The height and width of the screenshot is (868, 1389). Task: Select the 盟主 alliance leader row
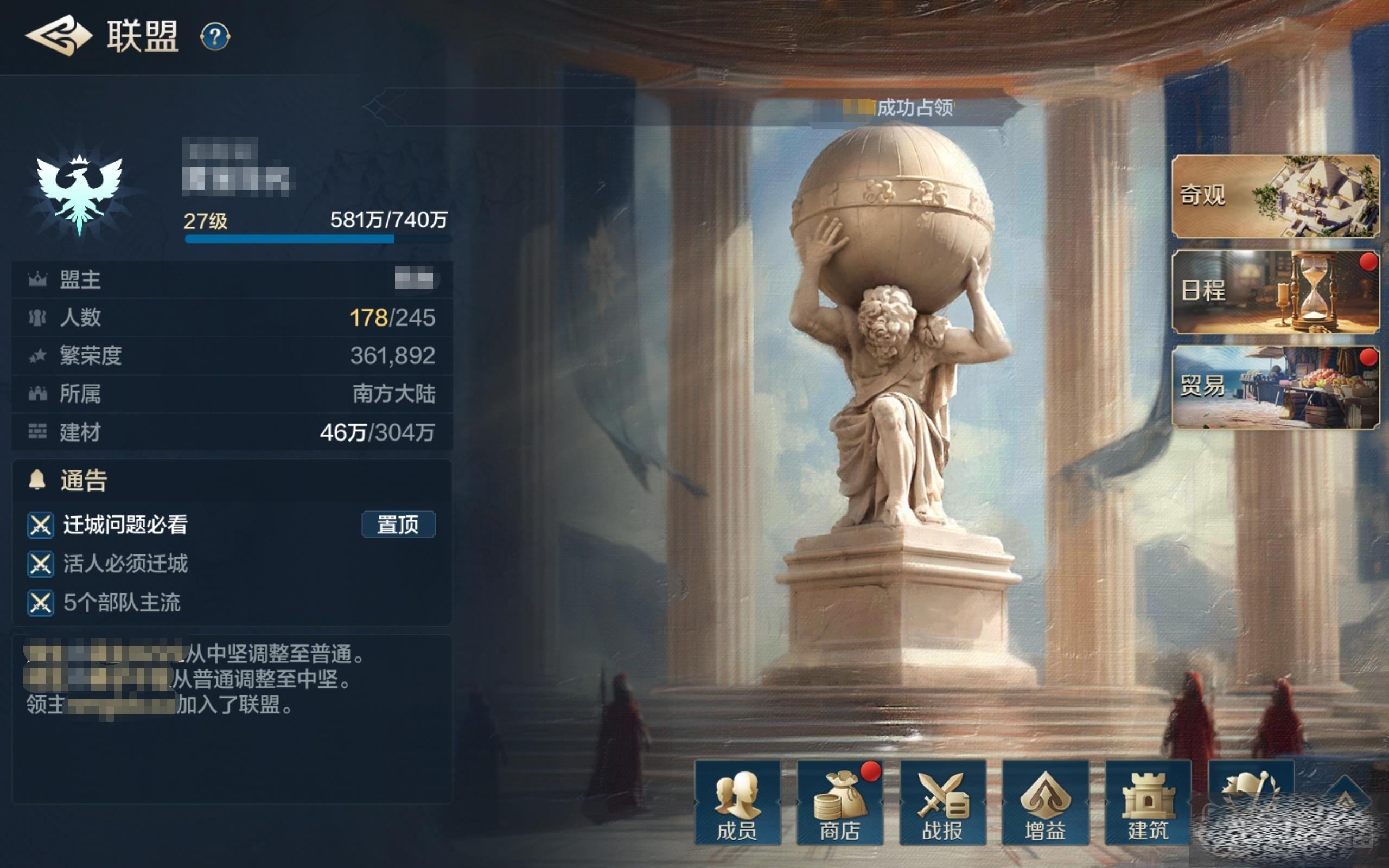232,279
